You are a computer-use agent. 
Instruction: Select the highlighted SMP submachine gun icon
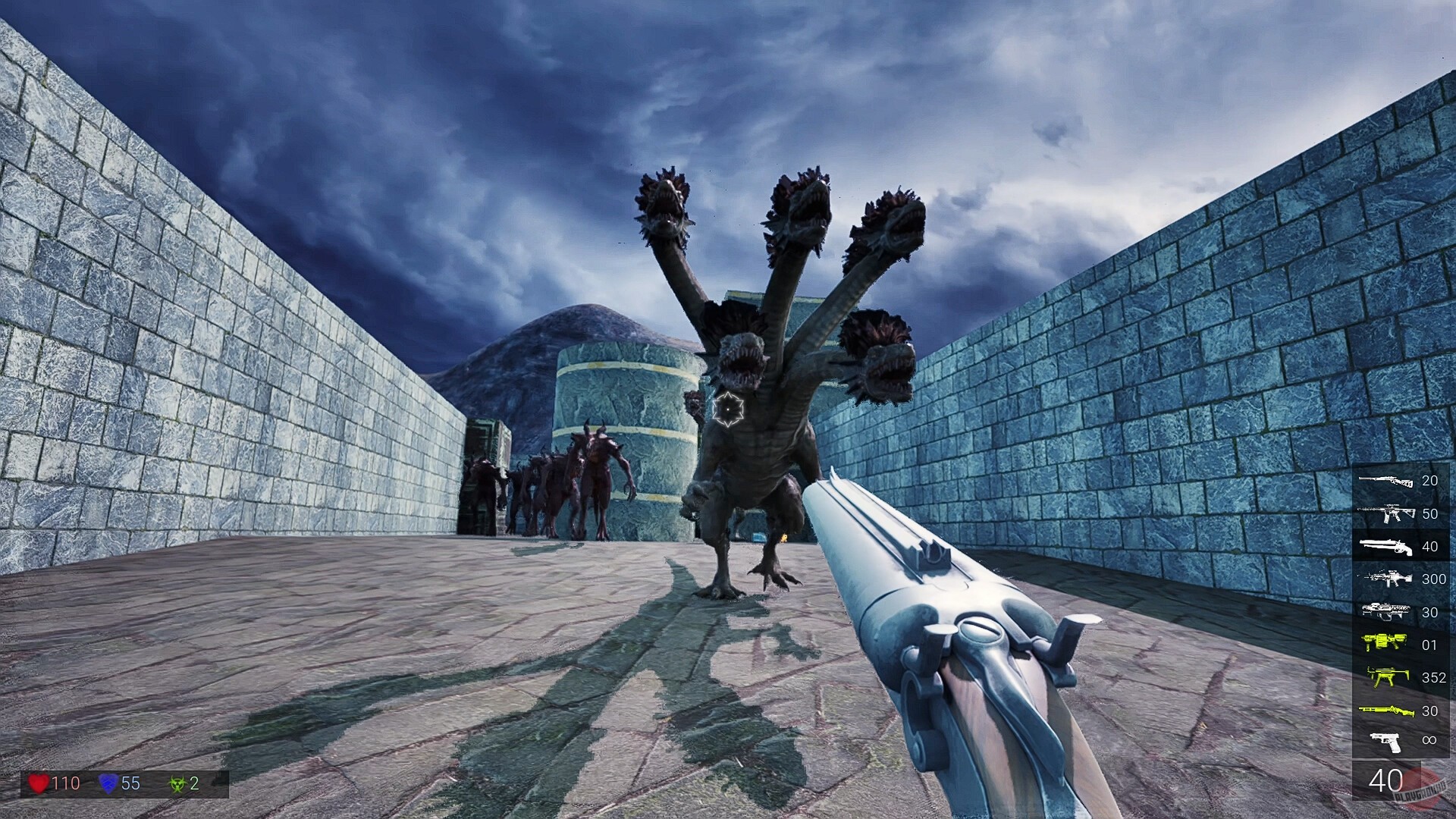coord(1386,676)
